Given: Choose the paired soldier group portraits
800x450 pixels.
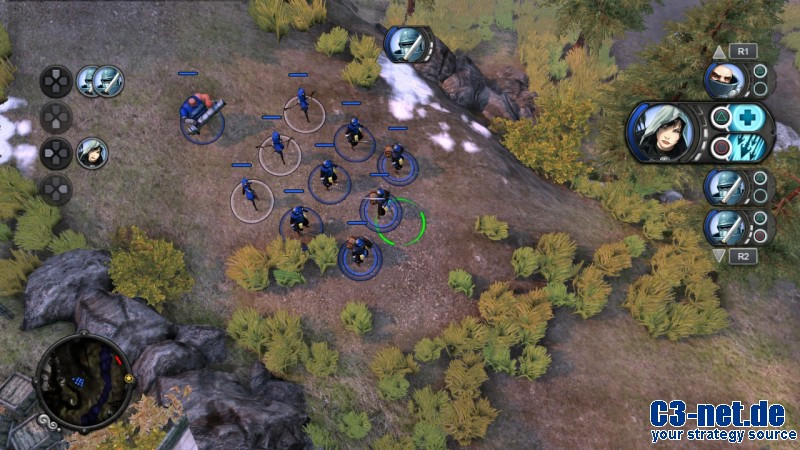Looking at the screenshot, I should 100,81.
